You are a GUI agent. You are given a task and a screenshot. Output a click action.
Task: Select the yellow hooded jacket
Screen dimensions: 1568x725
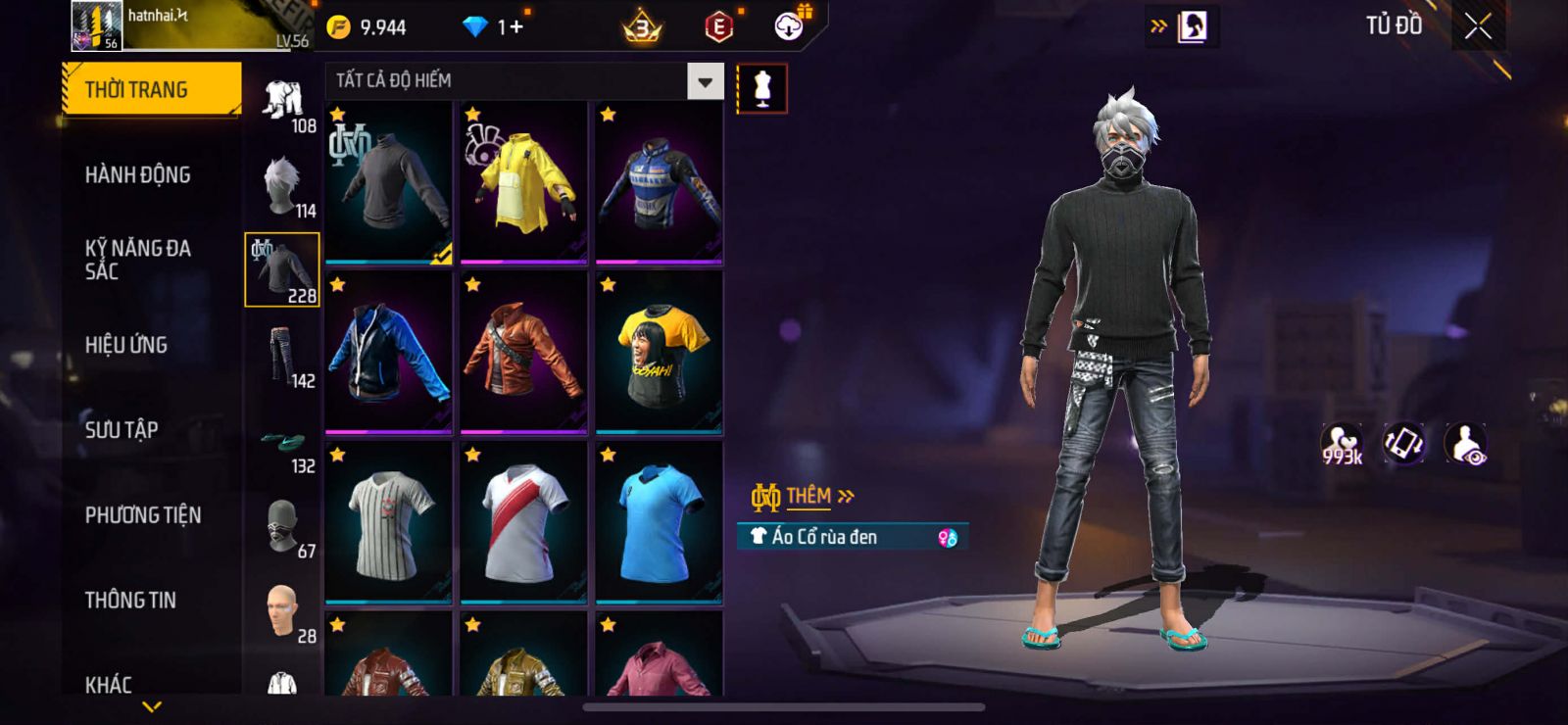[x=523, y=183]
